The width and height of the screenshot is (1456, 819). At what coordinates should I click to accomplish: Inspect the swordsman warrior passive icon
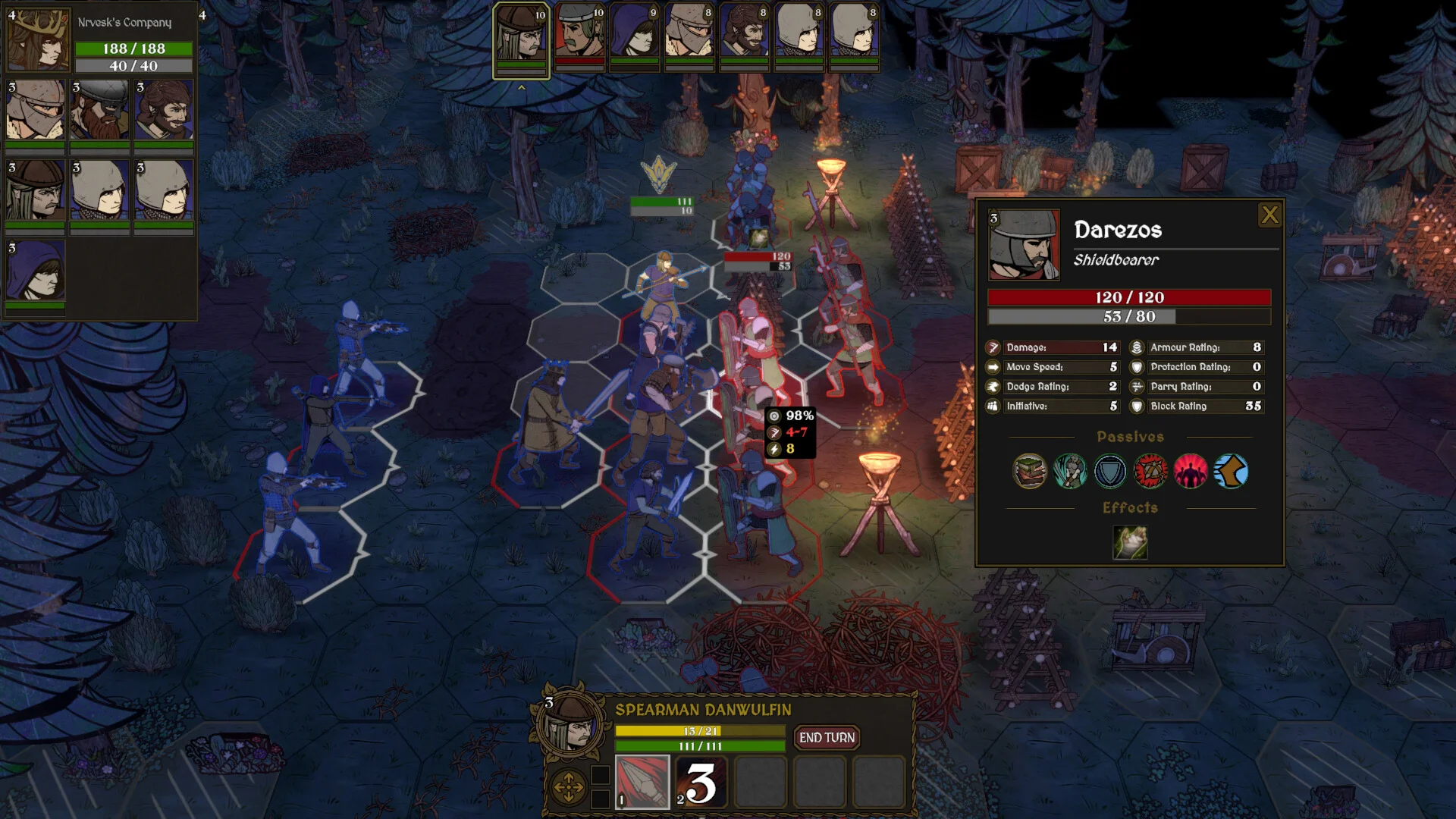click(1070, 472)
